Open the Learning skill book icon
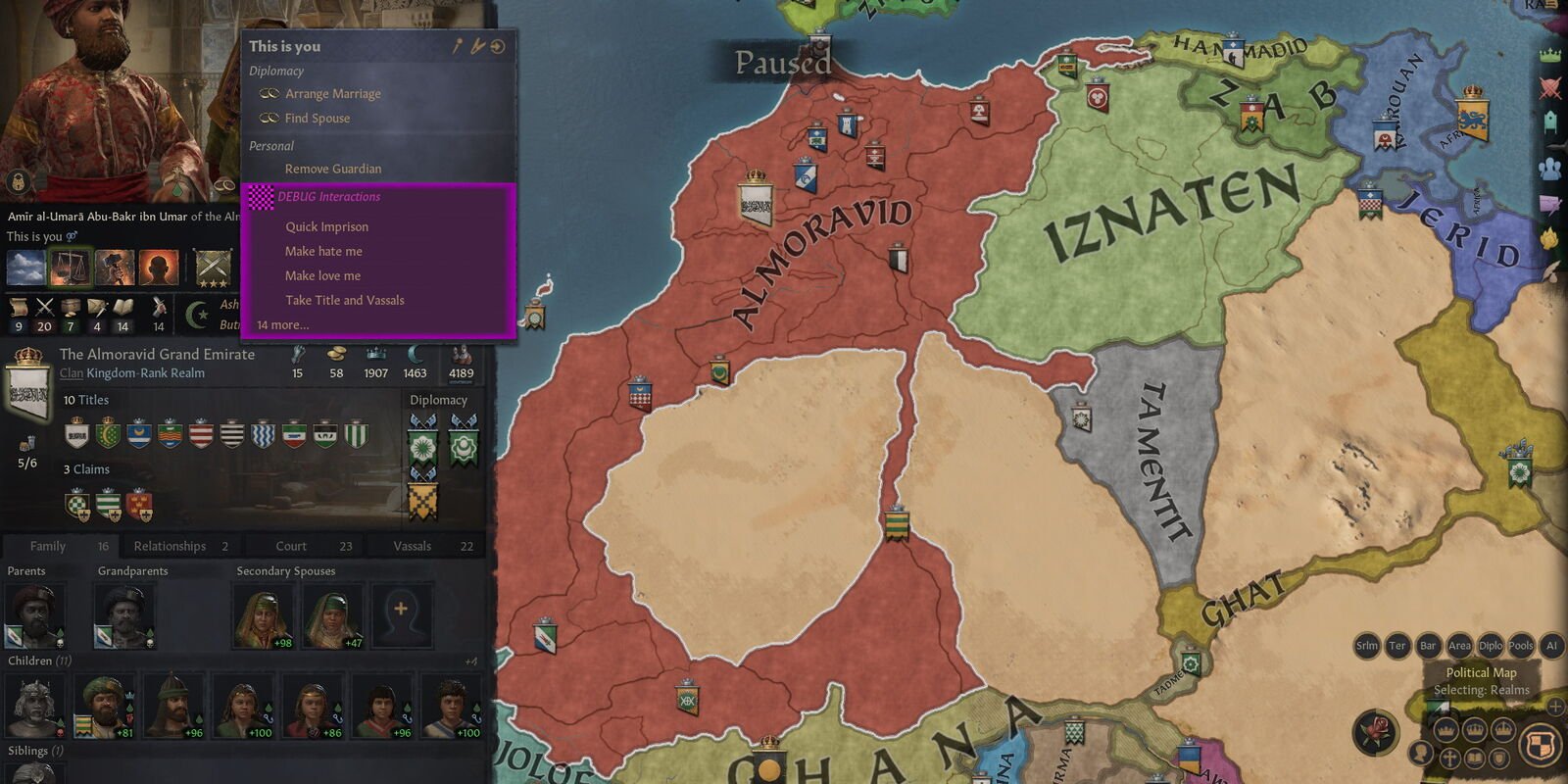The image size is (1568, 784). 122,306
